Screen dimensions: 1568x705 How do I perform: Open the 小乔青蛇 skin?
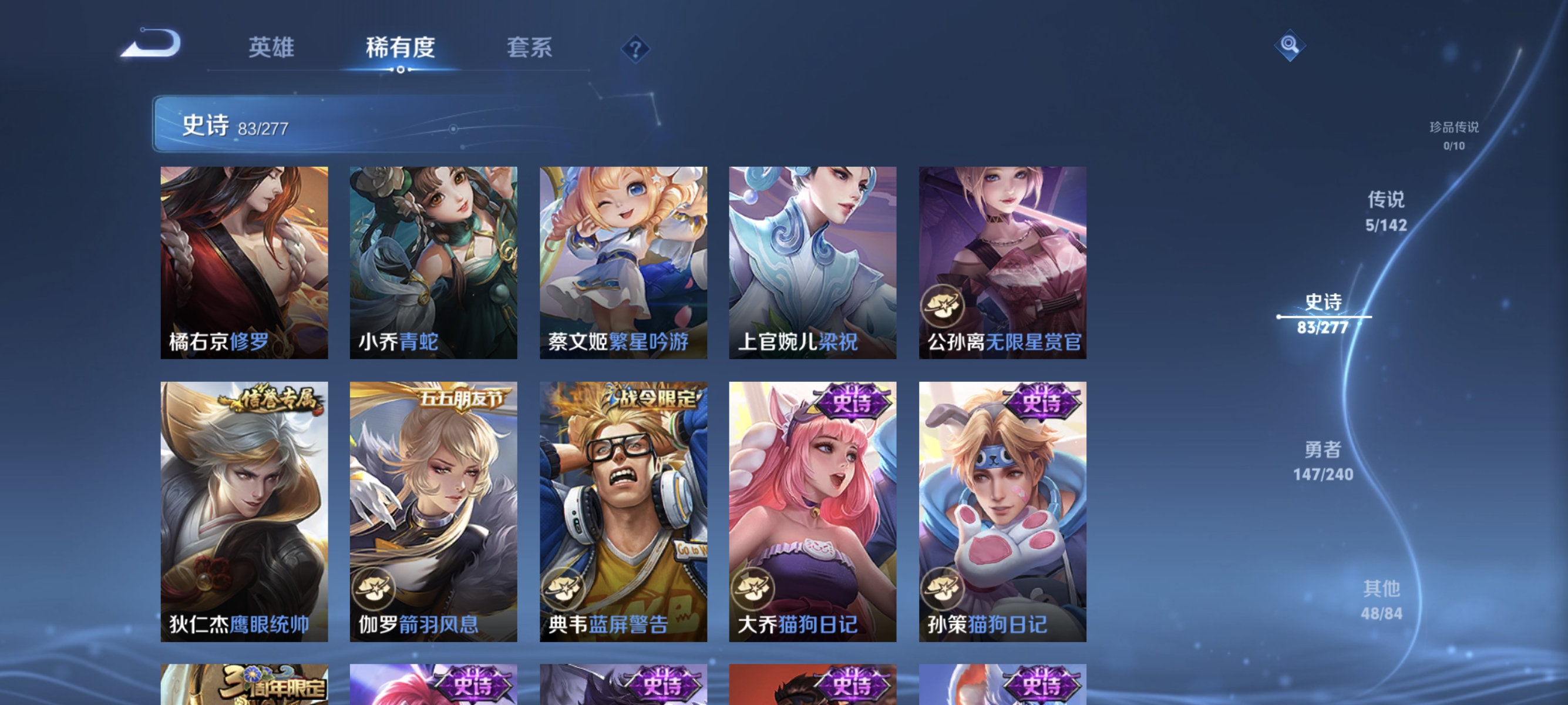point(432,262)
